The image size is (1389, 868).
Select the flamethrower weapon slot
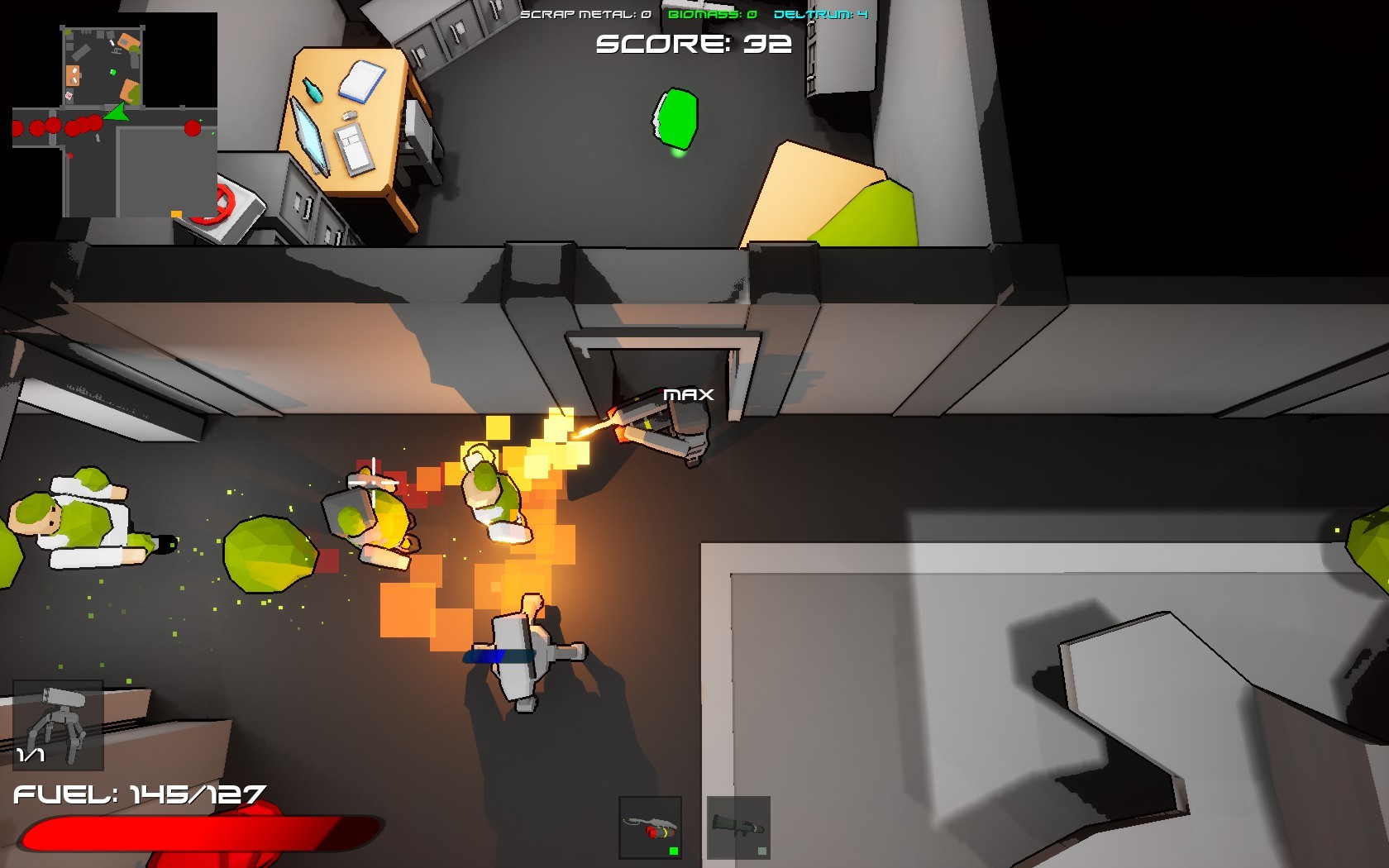[649, 827]
